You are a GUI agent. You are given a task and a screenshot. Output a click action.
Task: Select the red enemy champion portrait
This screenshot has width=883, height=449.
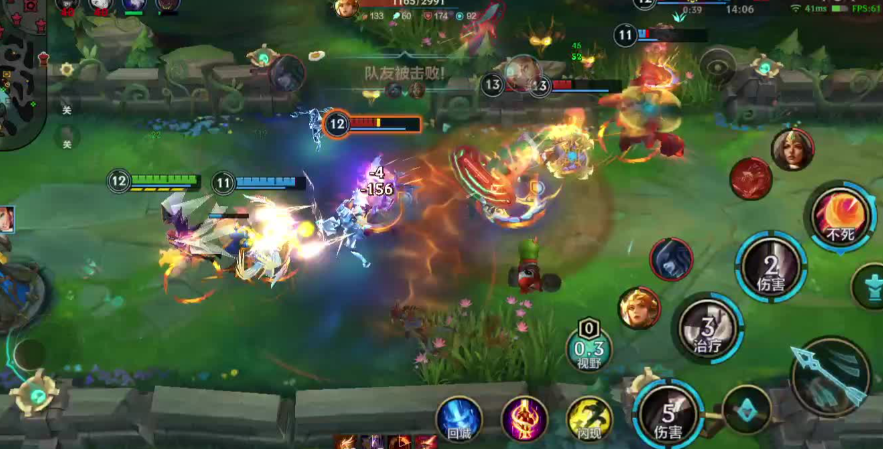[x=750, y=179]
